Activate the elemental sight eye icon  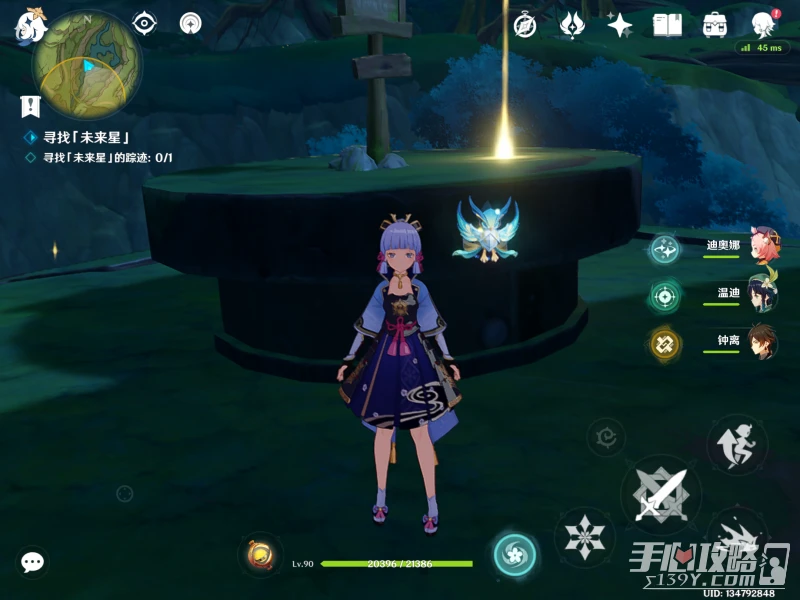(146, 23)
